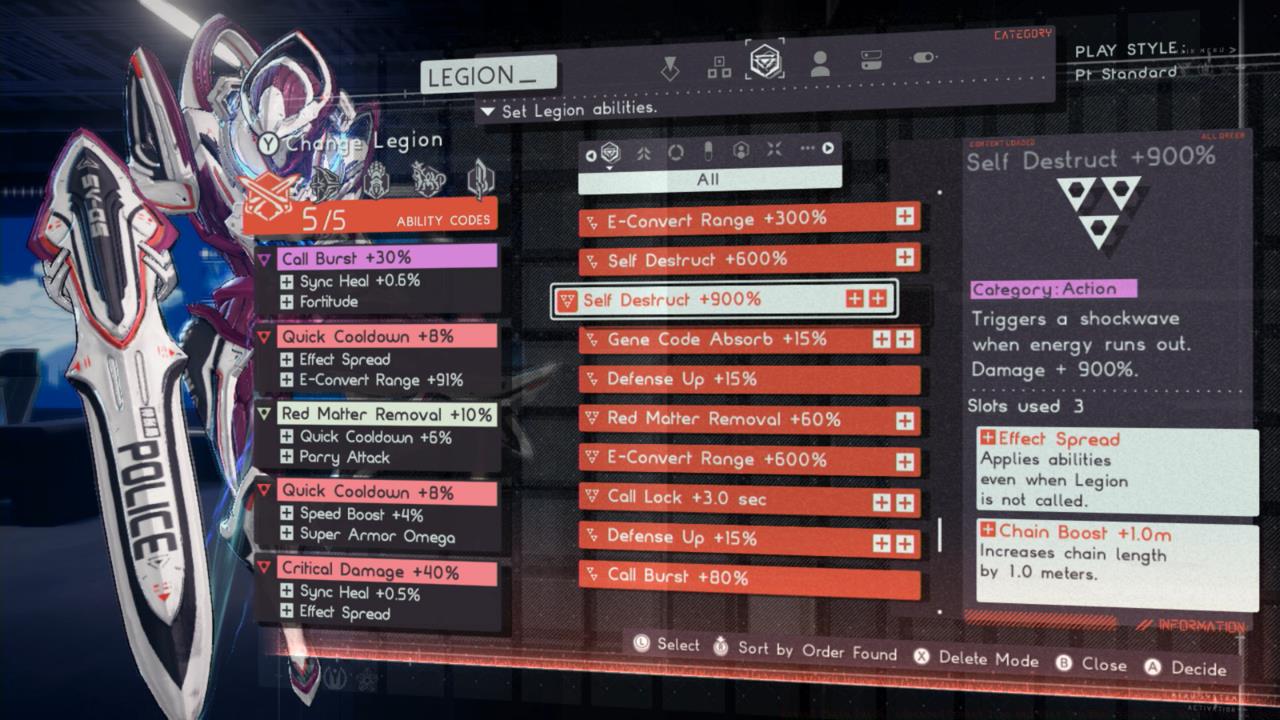The image size is (1280, 720).
Task: Select the Legion hexagon icon above the All filter
Action: [610, 152]
